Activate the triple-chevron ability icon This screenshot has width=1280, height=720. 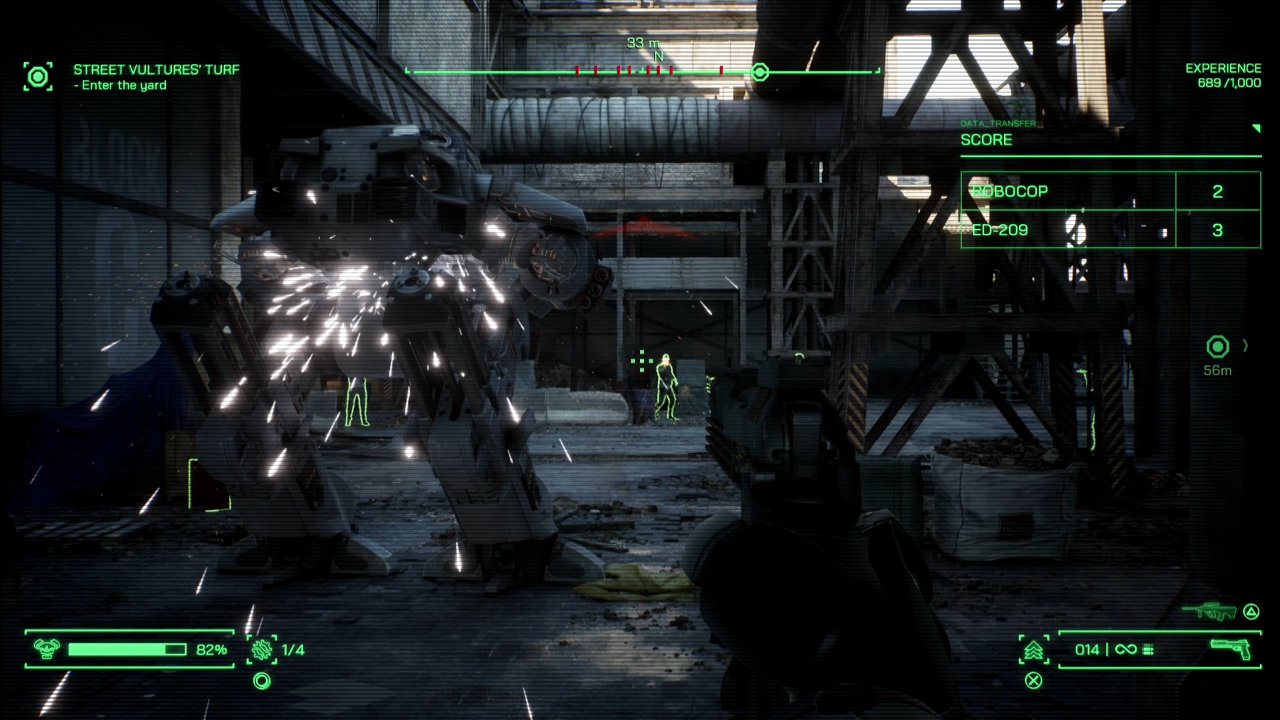(1034, 650)
